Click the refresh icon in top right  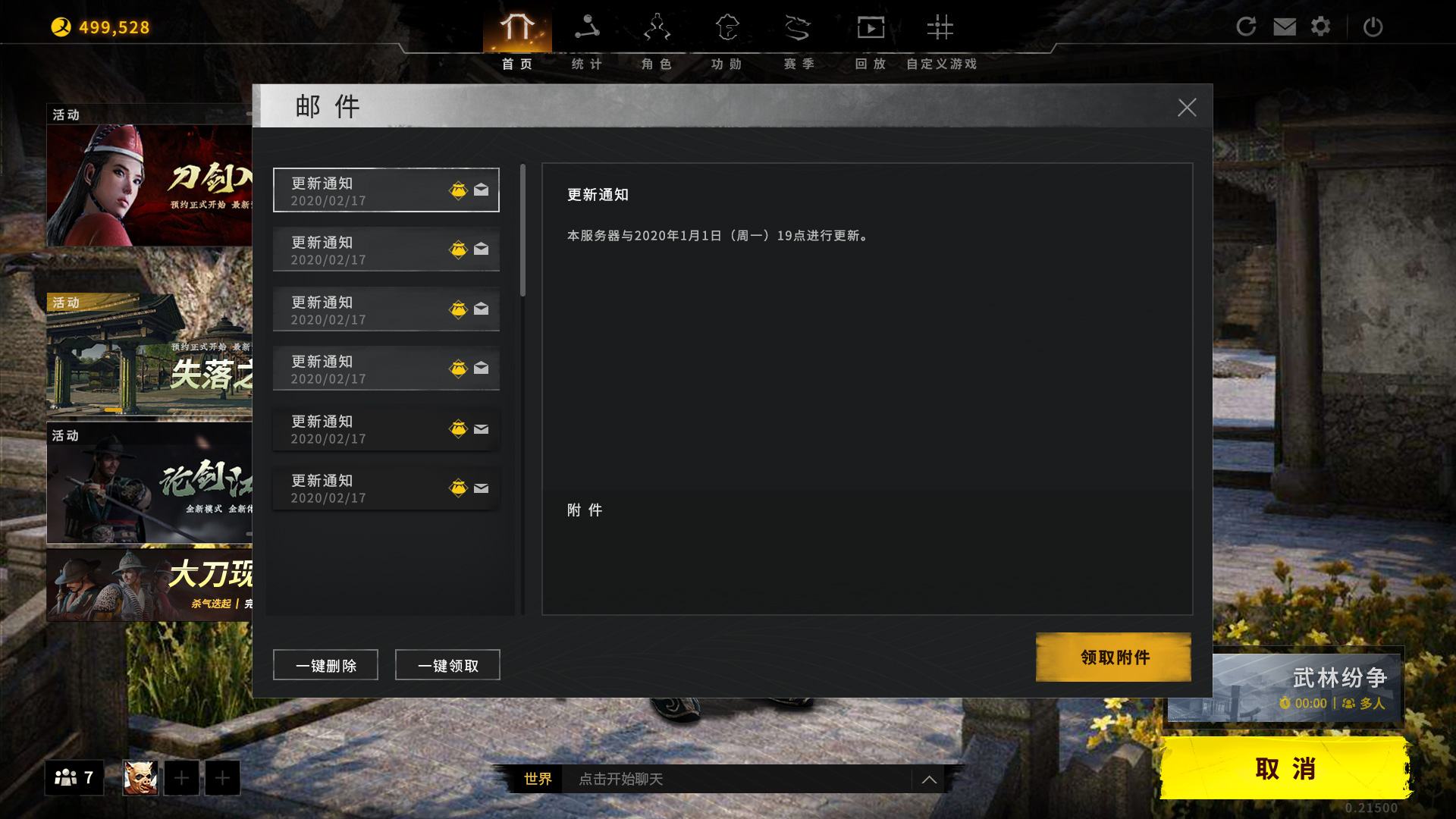(1246, 26)
